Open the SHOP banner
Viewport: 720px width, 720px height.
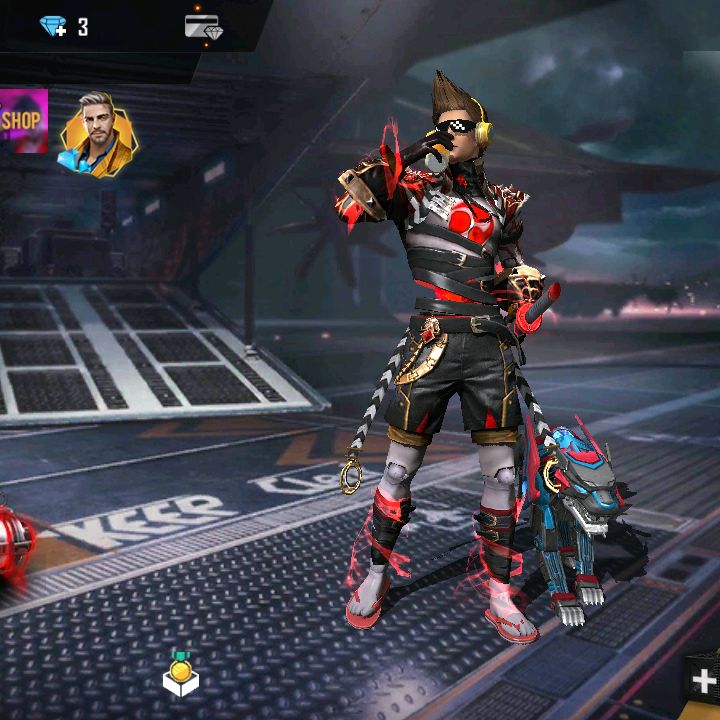pyautogui.click(x=22, y=121)
